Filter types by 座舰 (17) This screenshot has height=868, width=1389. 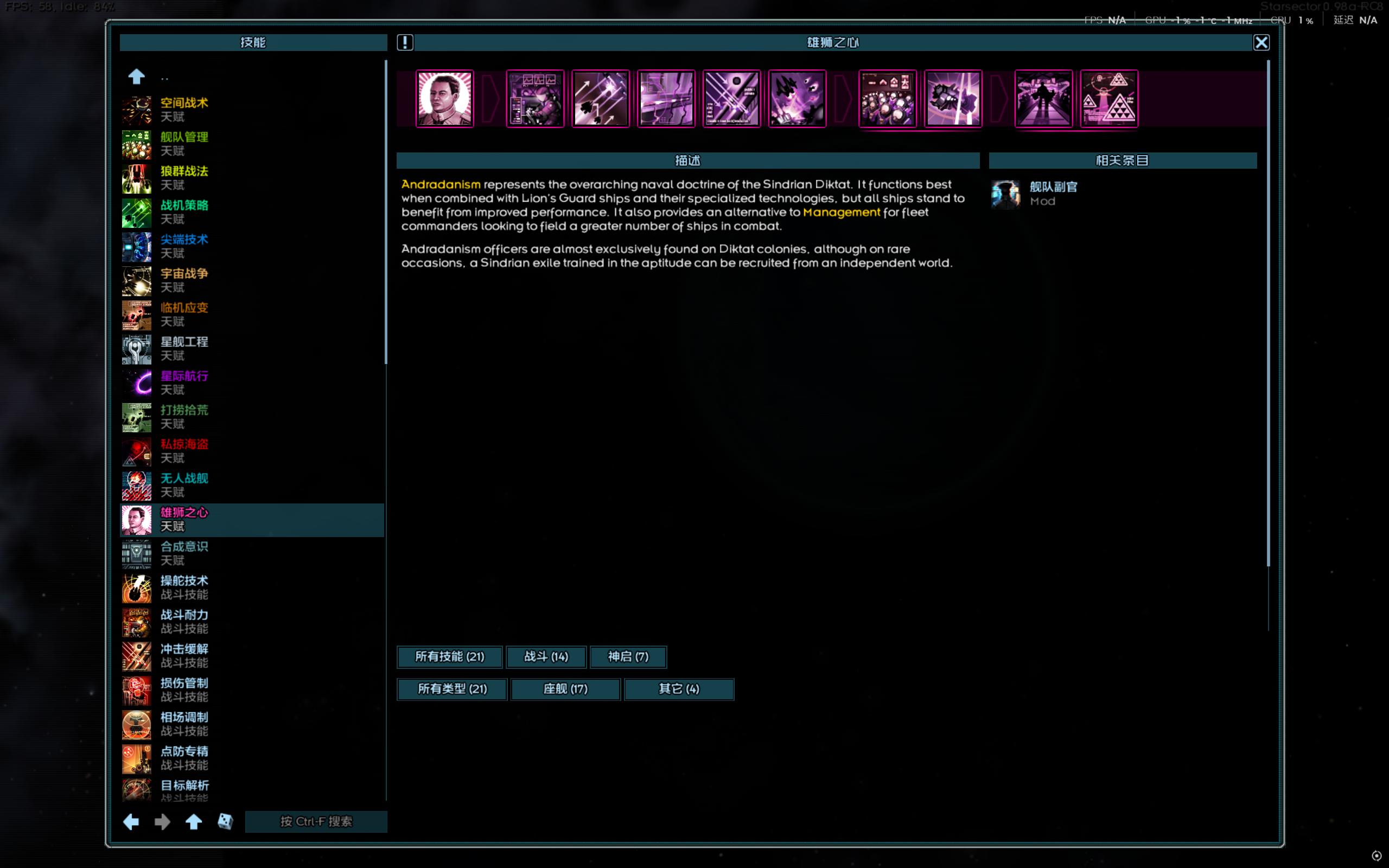565,689
